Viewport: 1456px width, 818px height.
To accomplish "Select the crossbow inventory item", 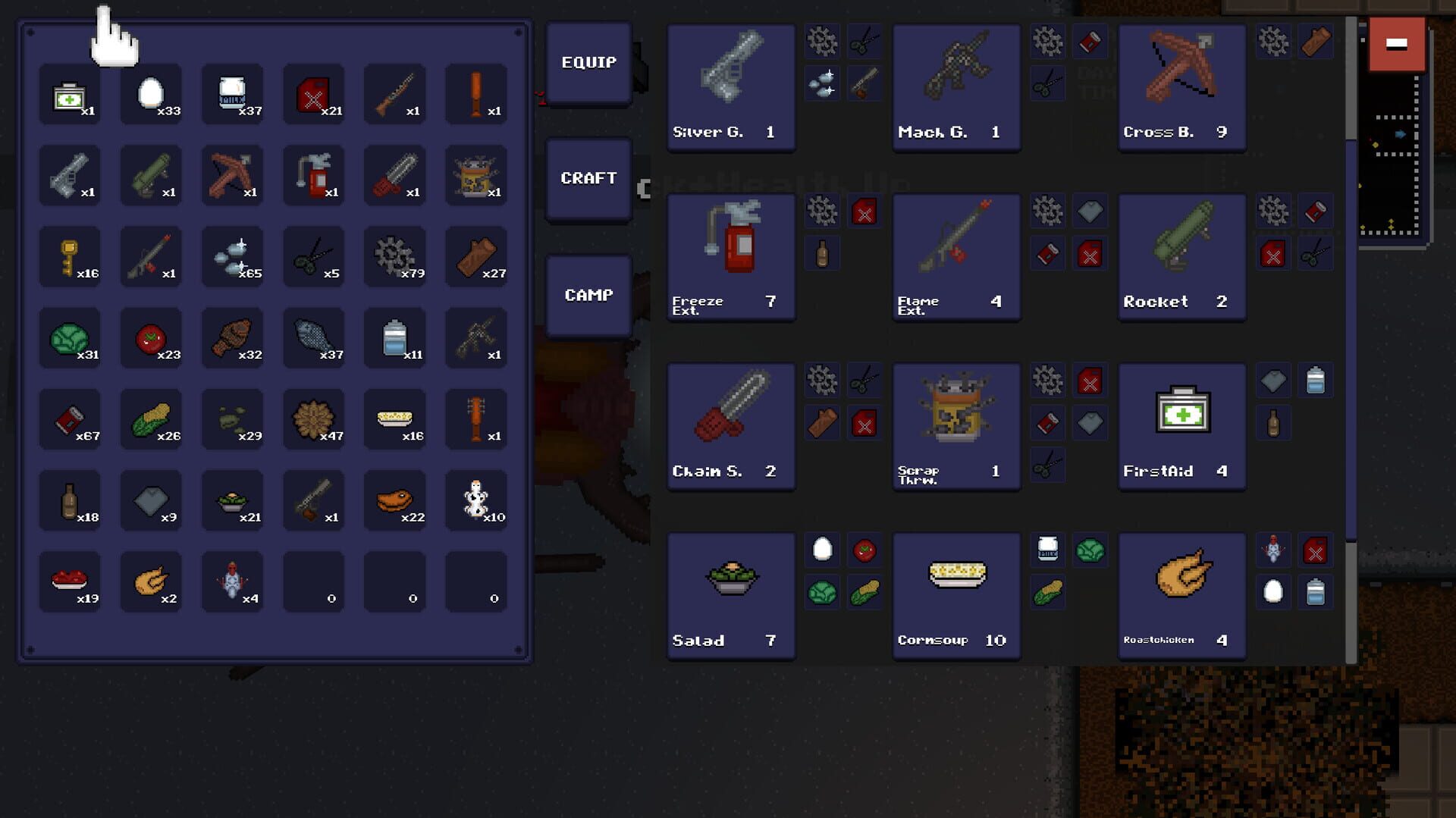I will 232,175.
